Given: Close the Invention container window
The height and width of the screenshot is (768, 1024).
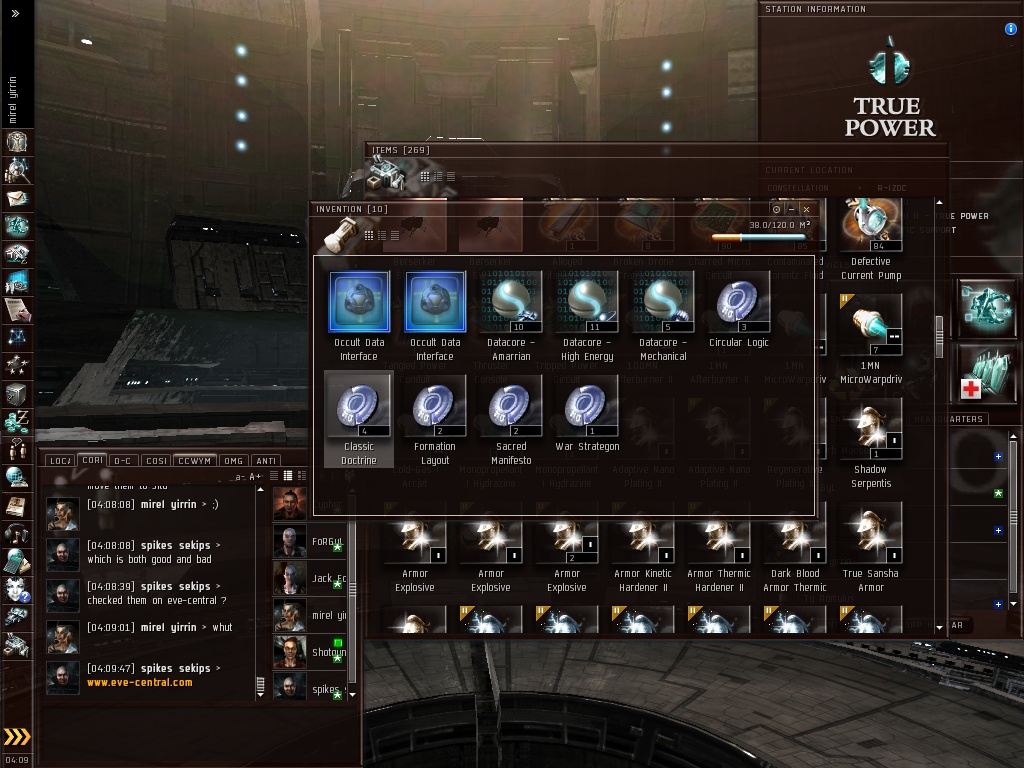Looking at the screenshot, I should [x=806, y=210].
